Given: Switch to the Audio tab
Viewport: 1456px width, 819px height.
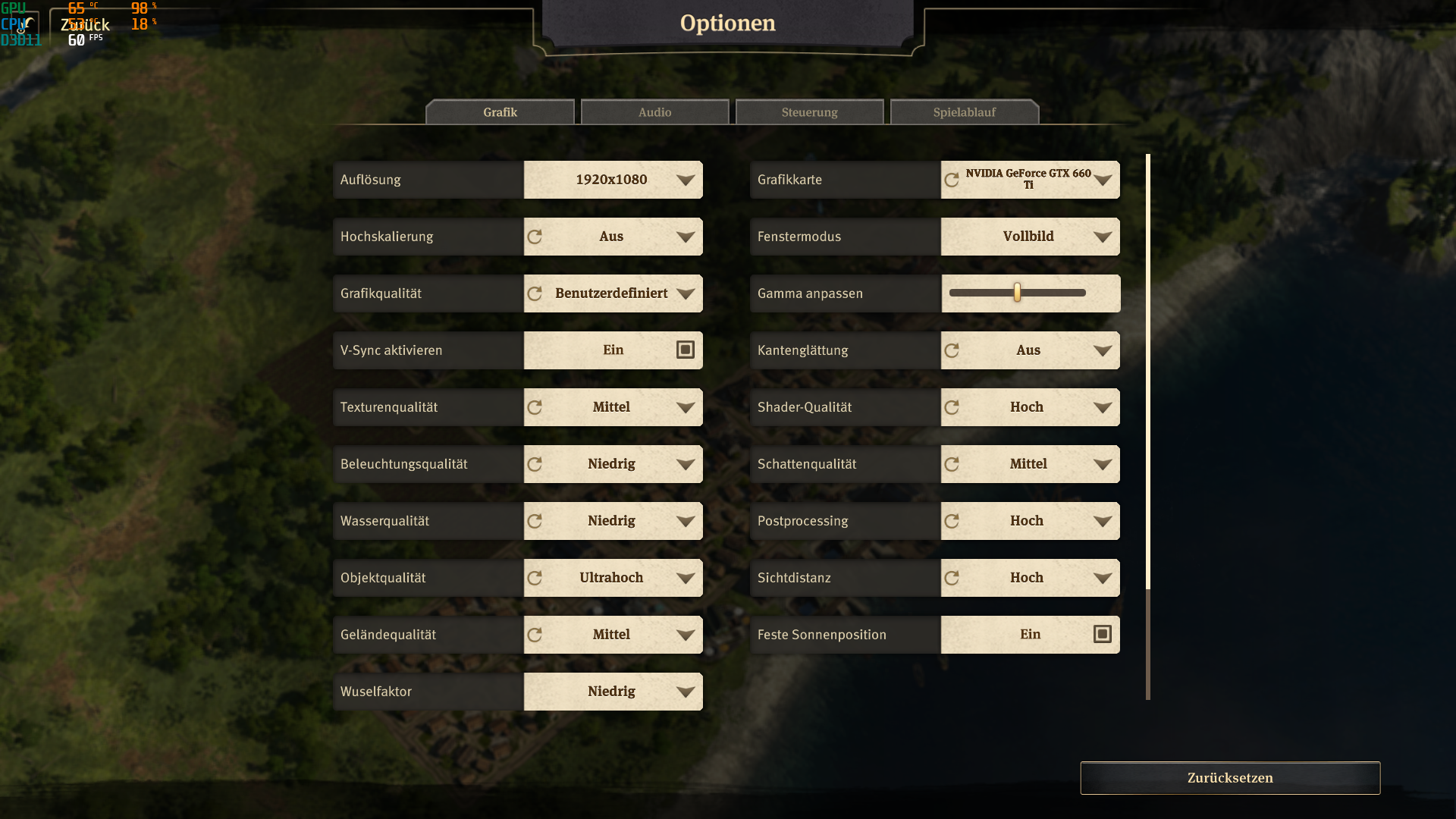Looking at the screenshot, I should [x=654, y=111].
